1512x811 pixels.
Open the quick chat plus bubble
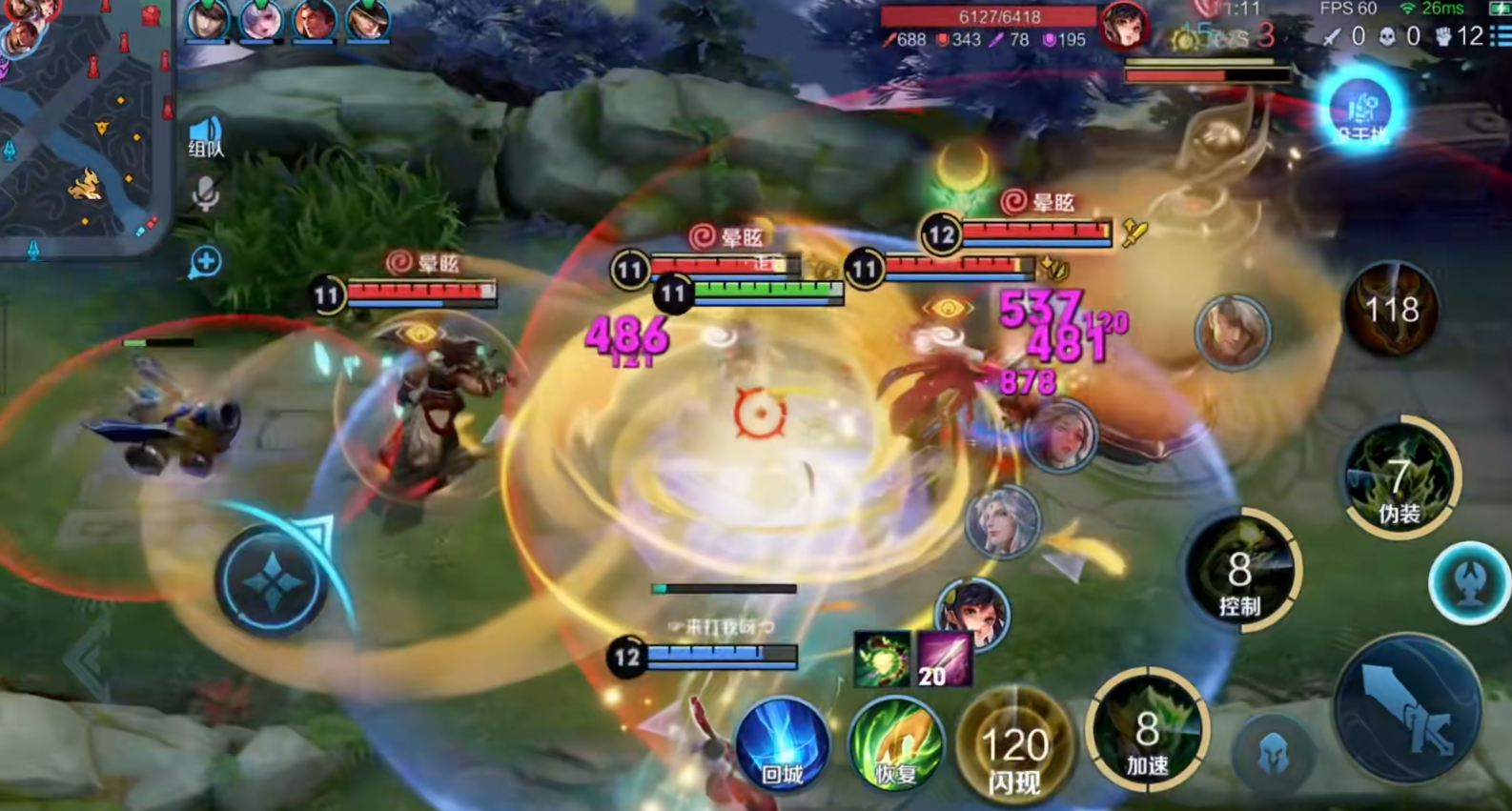pyautogui.click(x=205, y=261)
